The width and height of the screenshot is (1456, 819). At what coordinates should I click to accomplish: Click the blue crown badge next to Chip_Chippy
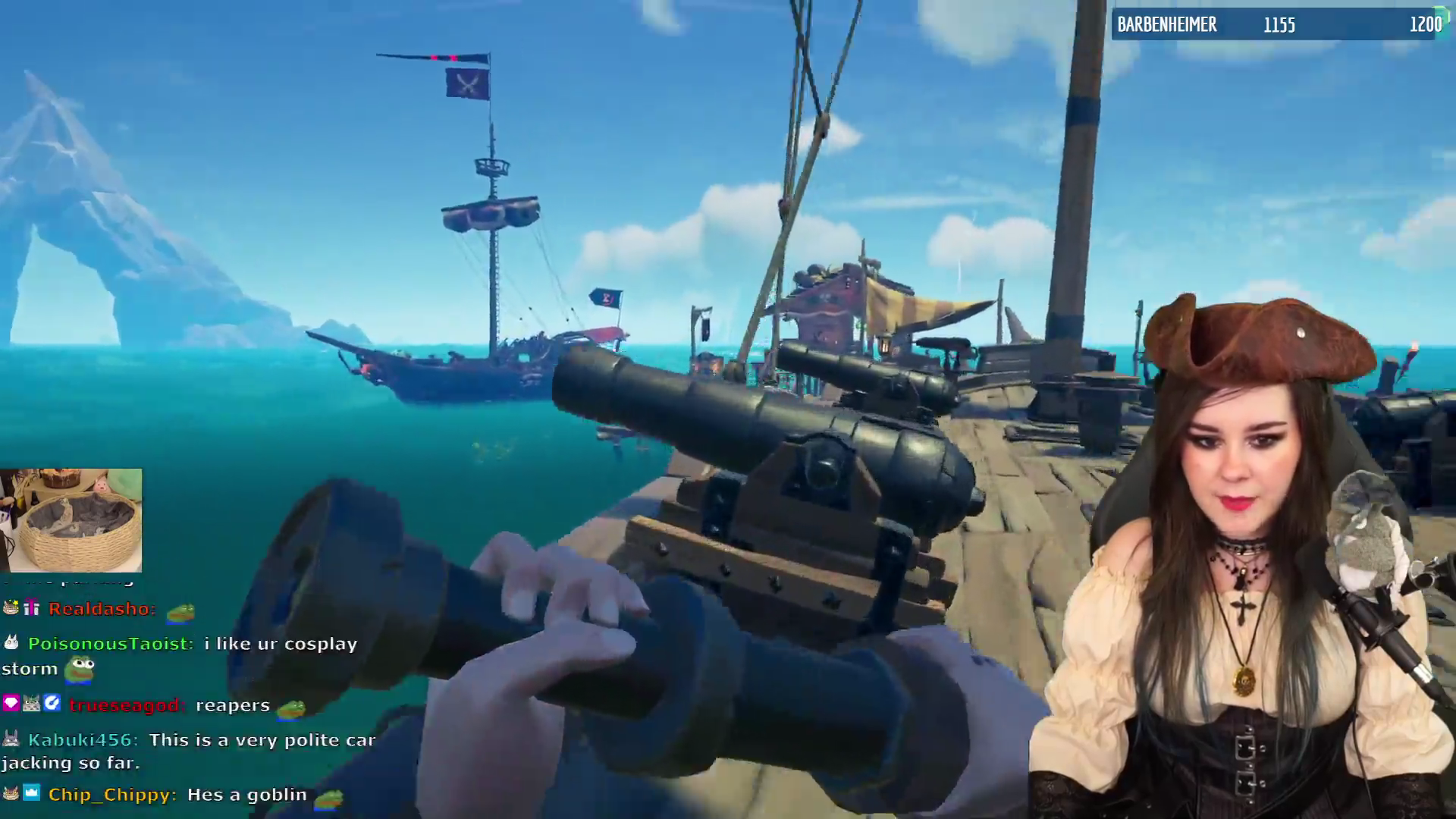pyautogui.click(x=32, y=793)
